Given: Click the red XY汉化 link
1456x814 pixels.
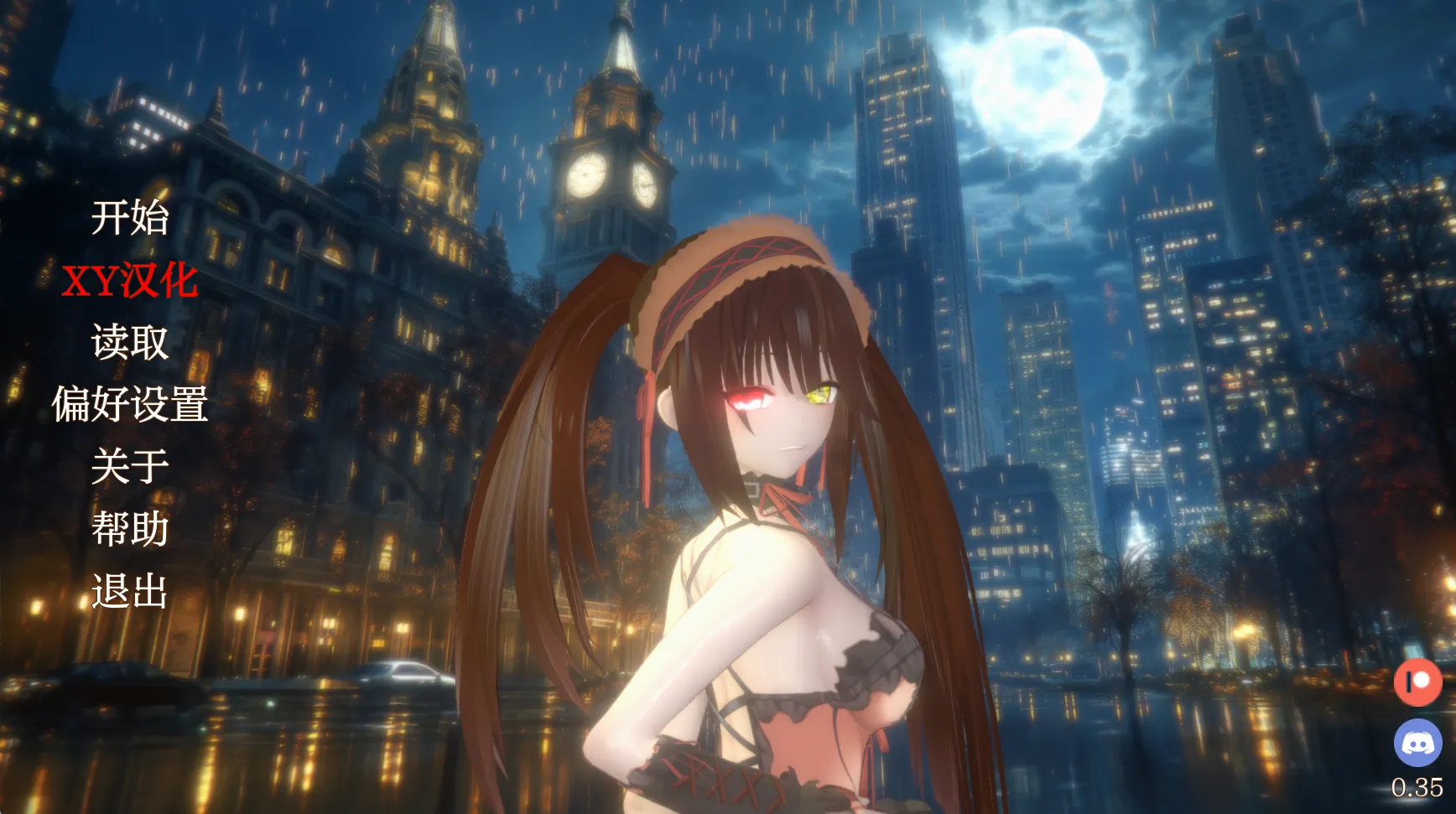Looking at the screenshot, I should [132, 283].
